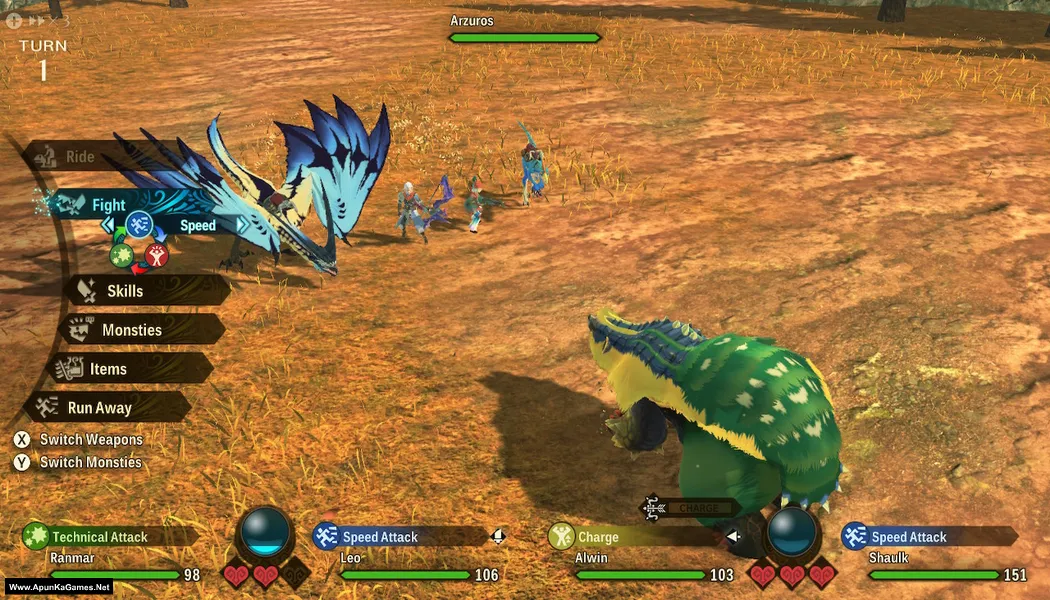Open the Monsties menu

click(x=131, y=330)
